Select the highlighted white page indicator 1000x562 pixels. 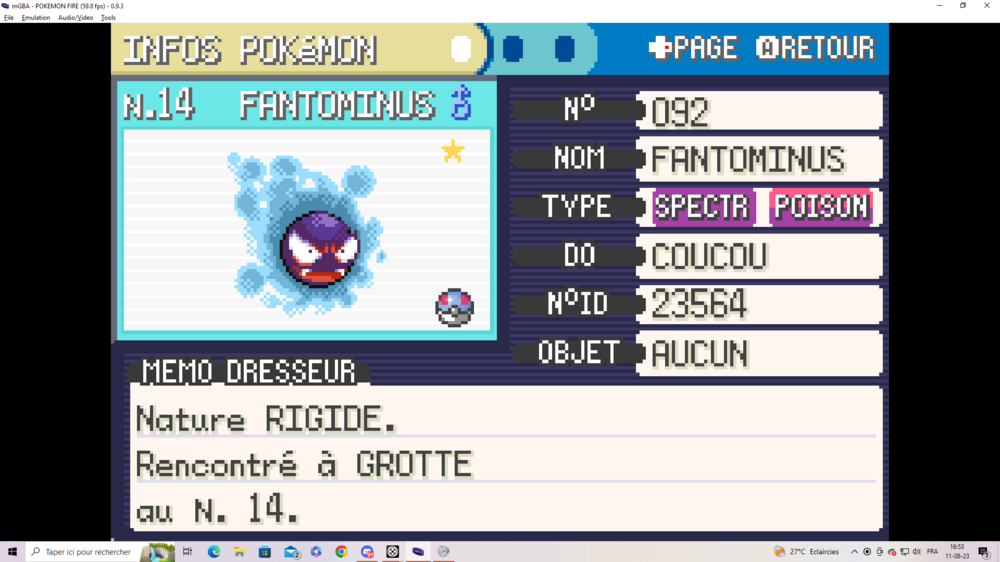coord(461,48)
